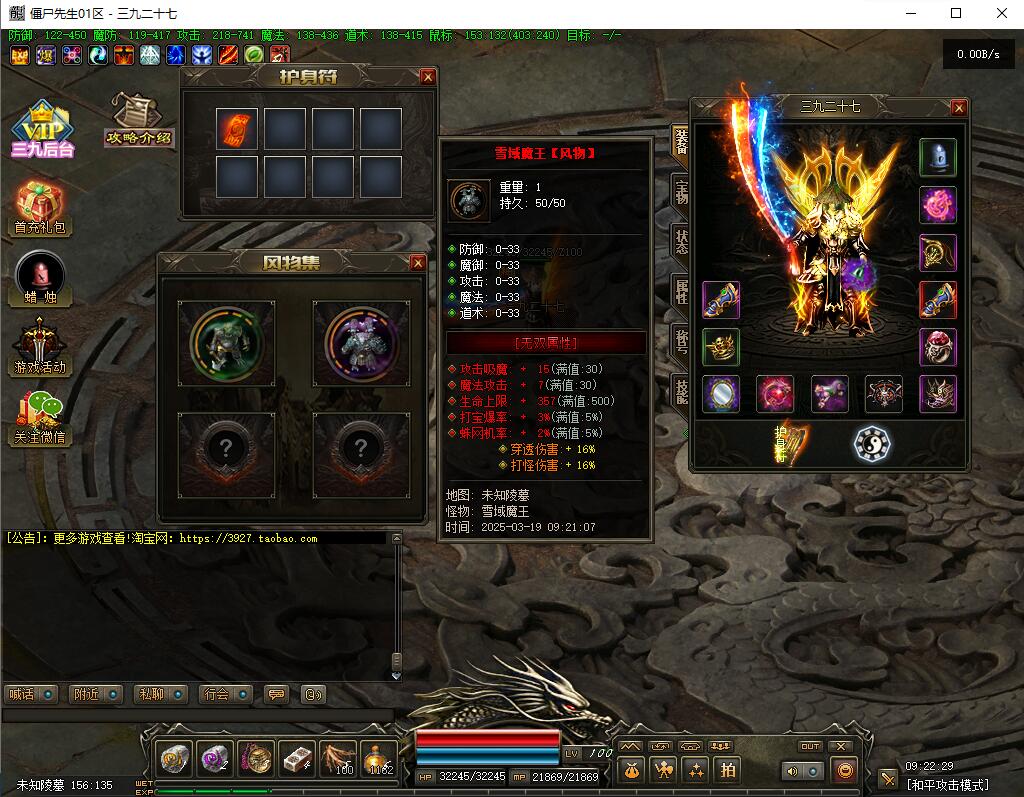Open the 拍 auction button
1024x797 pixels.
(x=727, y=769)
